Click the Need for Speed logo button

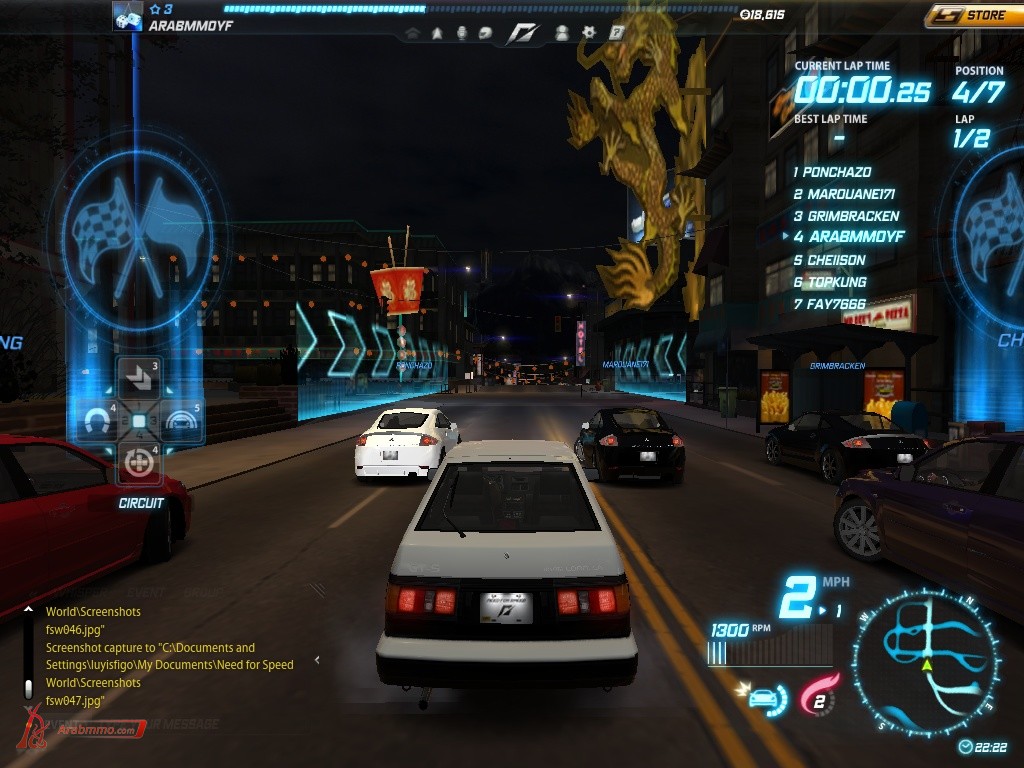pos(522,33)
